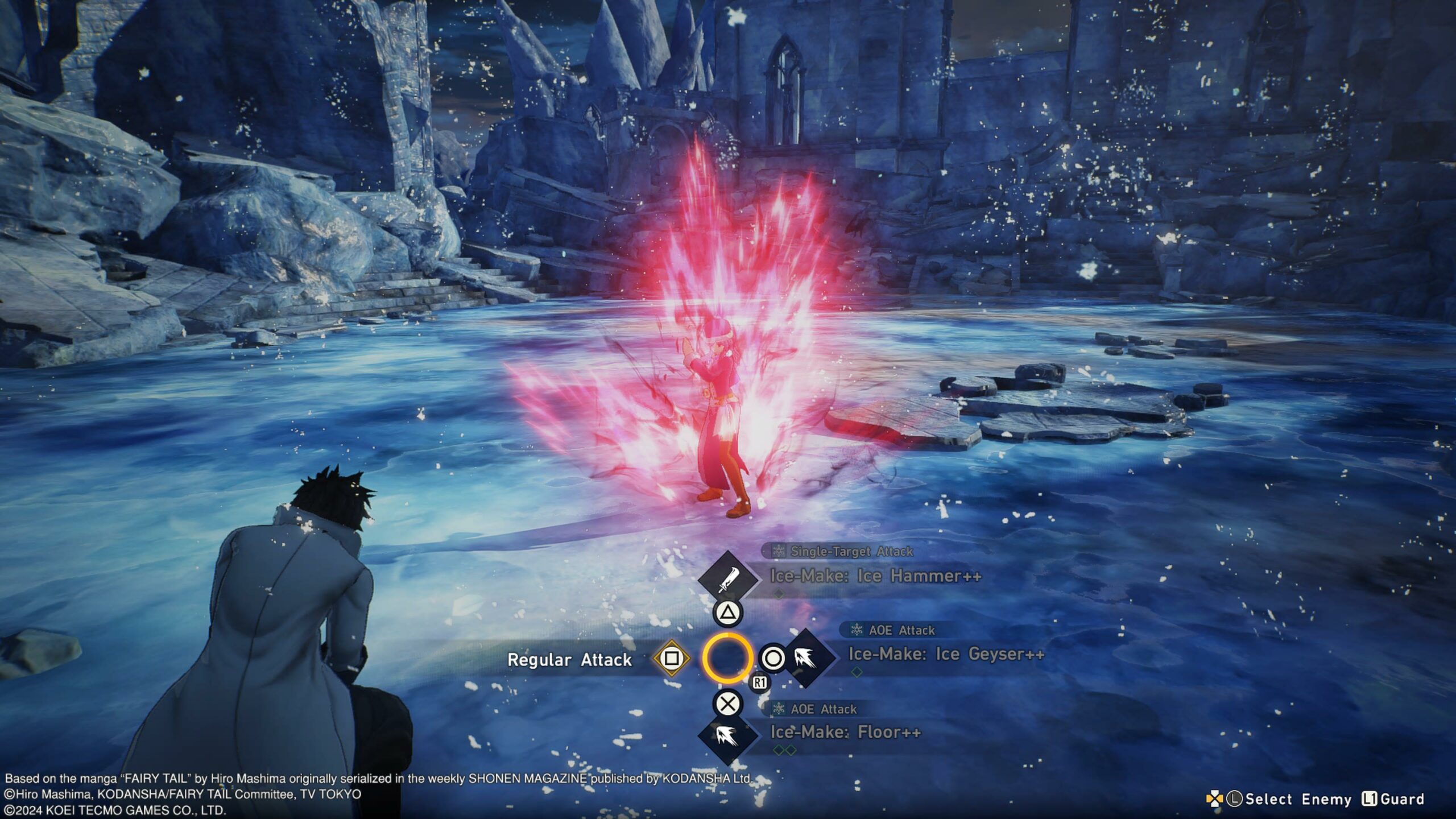Click the Floor++ diamond skill icon
The width and height of the screenshot is (1456, 819).
[727, 737]
